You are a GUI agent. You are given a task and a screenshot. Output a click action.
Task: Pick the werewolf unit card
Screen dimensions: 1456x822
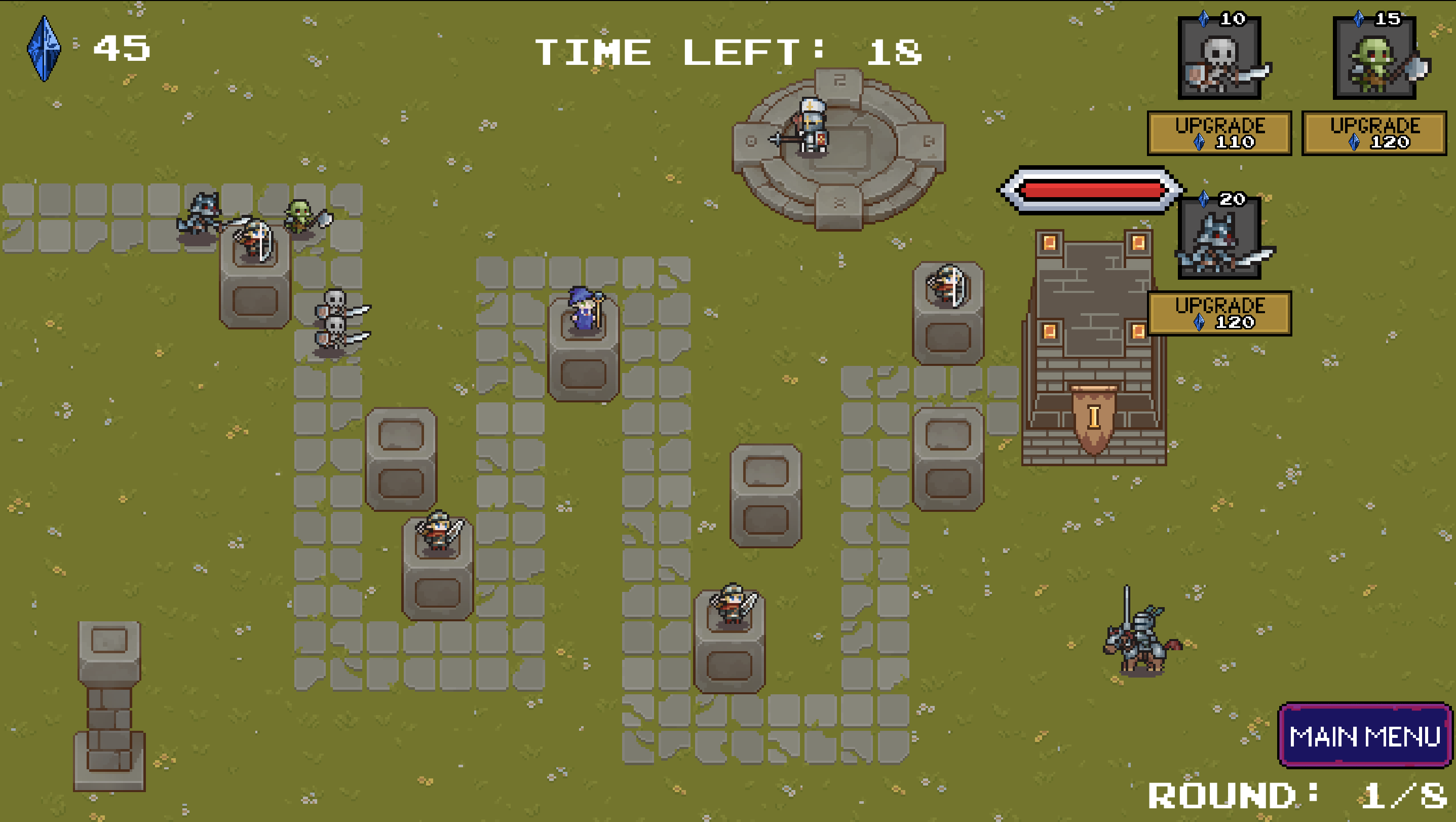pyautogui.click(x=1220, y=238)
